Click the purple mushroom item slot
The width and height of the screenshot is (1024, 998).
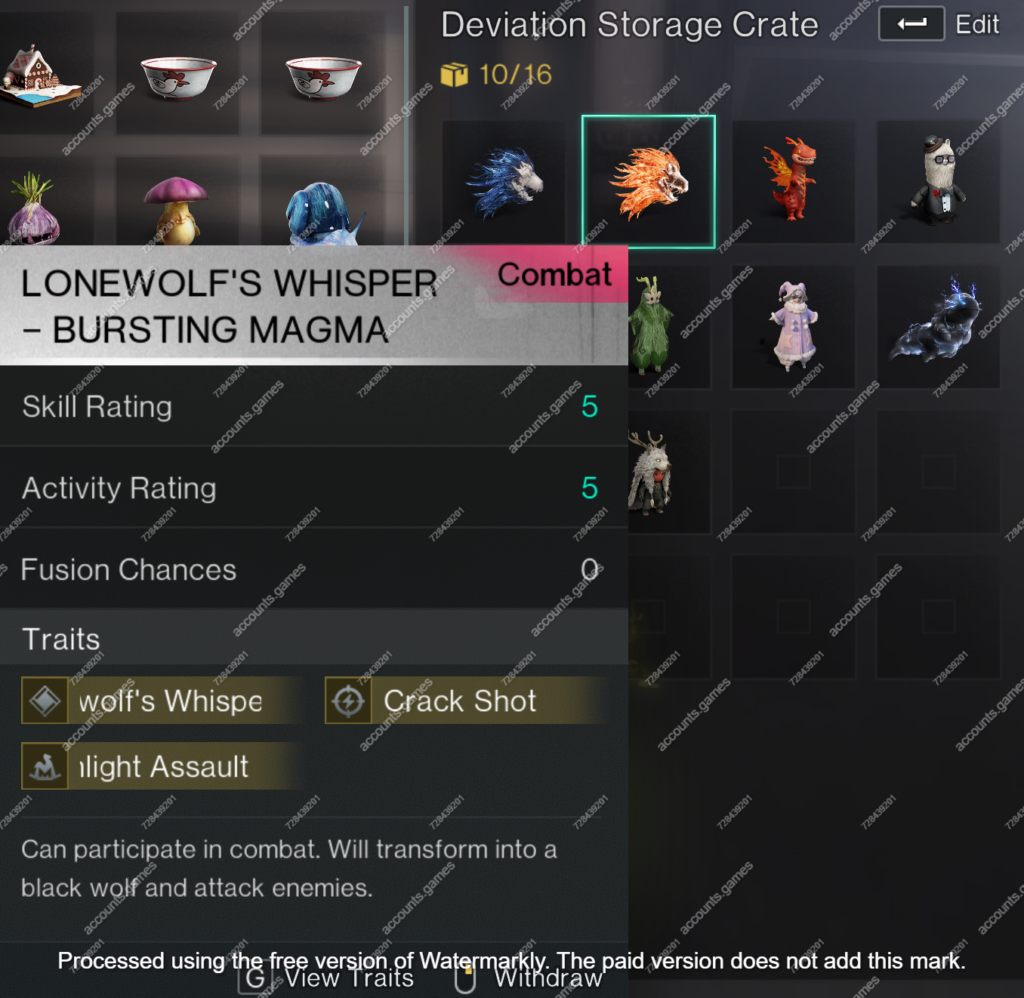(x=176, y=210)
